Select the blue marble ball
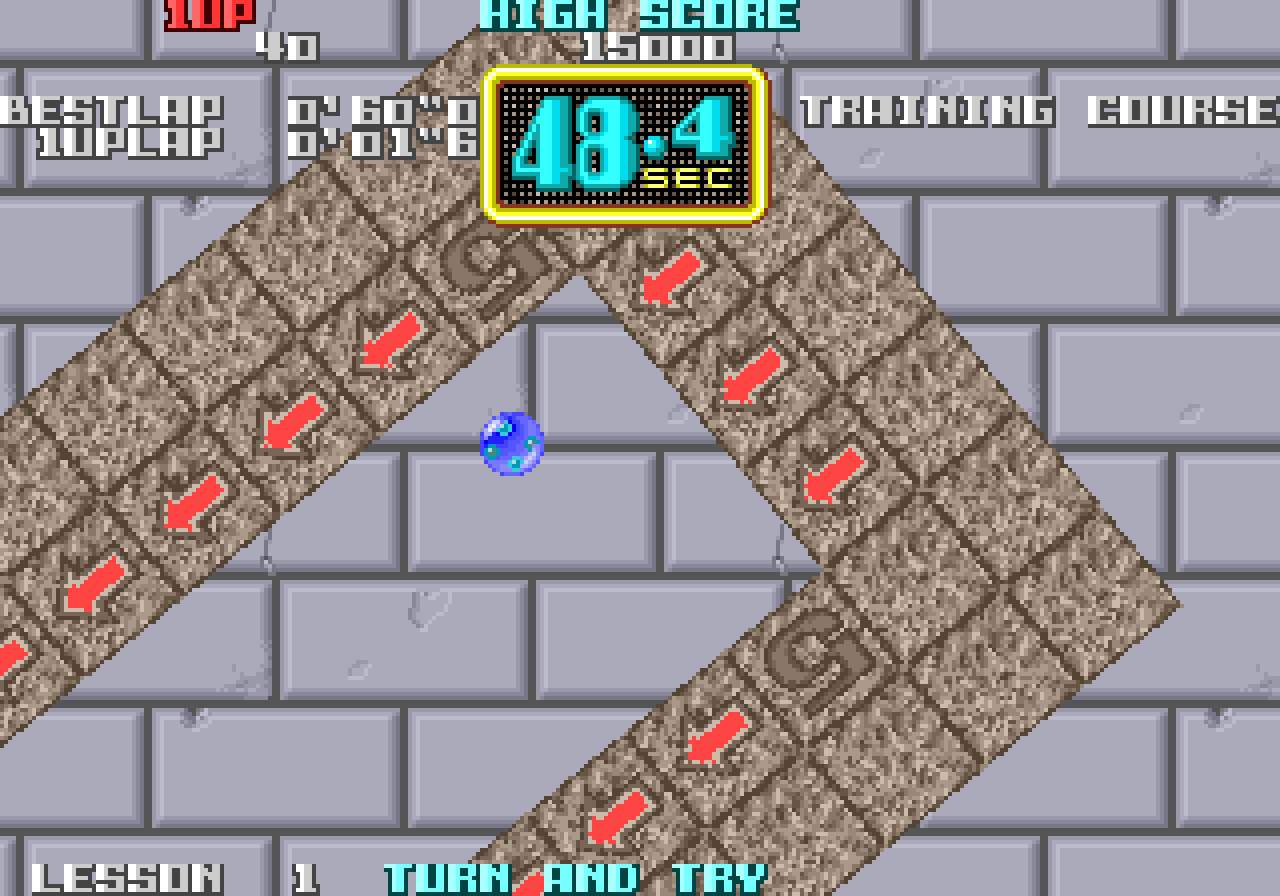 (510, 443)
